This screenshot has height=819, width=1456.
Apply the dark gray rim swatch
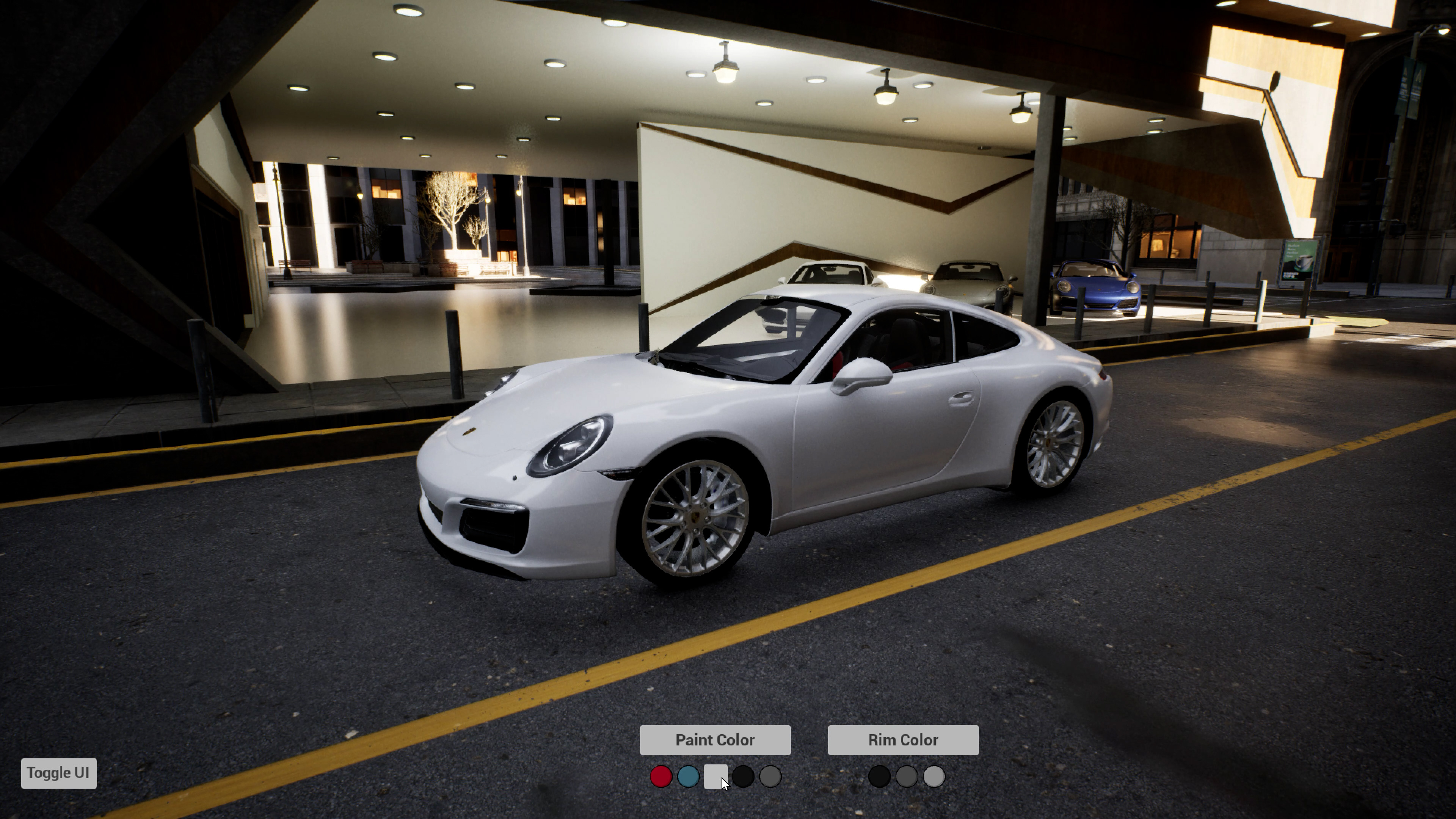[x=906, y=777]
